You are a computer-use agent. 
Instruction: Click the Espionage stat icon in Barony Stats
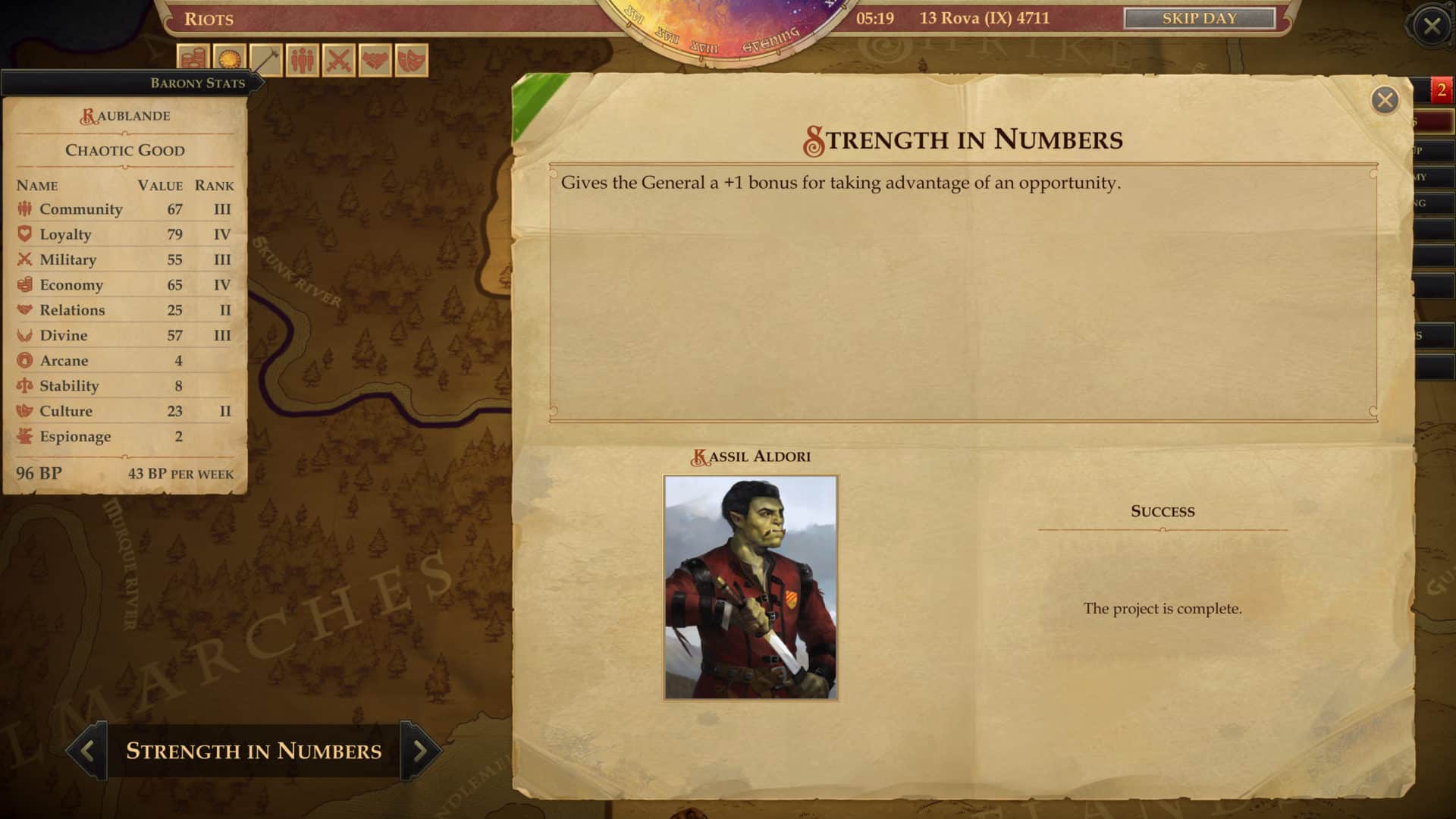24,436
